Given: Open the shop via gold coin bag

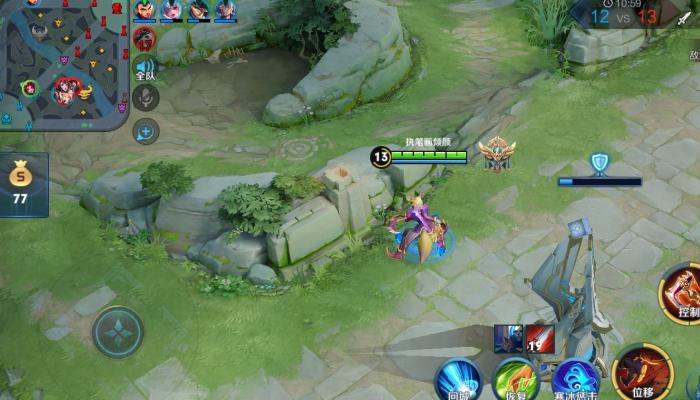Looking at the screenshot, I should click(x=19, y=182).
